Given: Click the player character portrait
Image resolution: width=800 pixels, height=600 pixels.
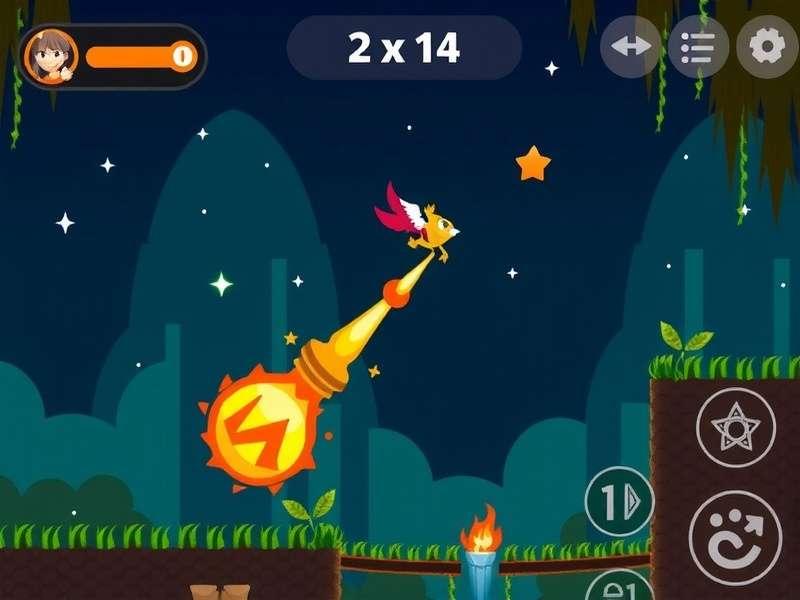Looking at the screenshot, I should (x=50, y=56).
